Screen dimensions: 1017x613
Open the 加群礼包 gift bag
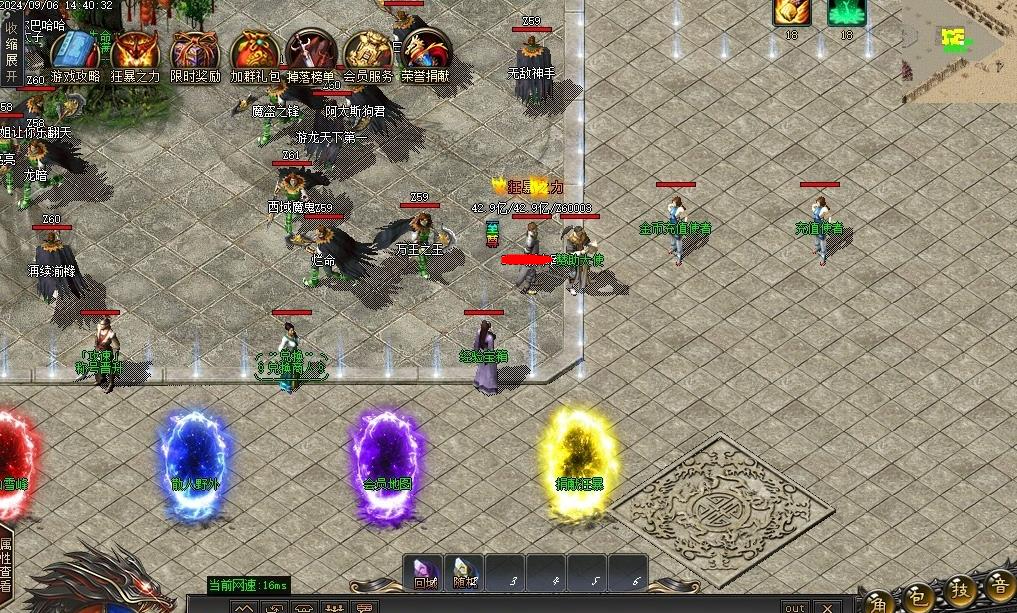tap(255, 53)
